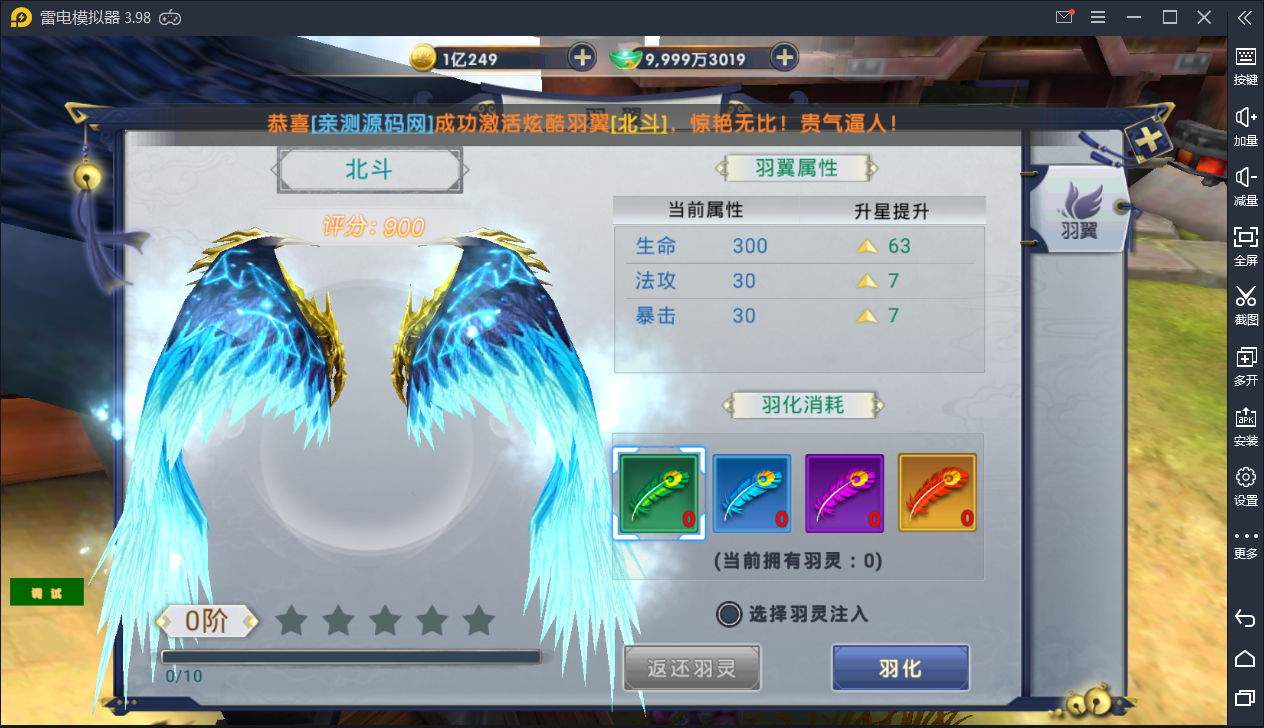Add jade ingots with plus button

(785, 57)
